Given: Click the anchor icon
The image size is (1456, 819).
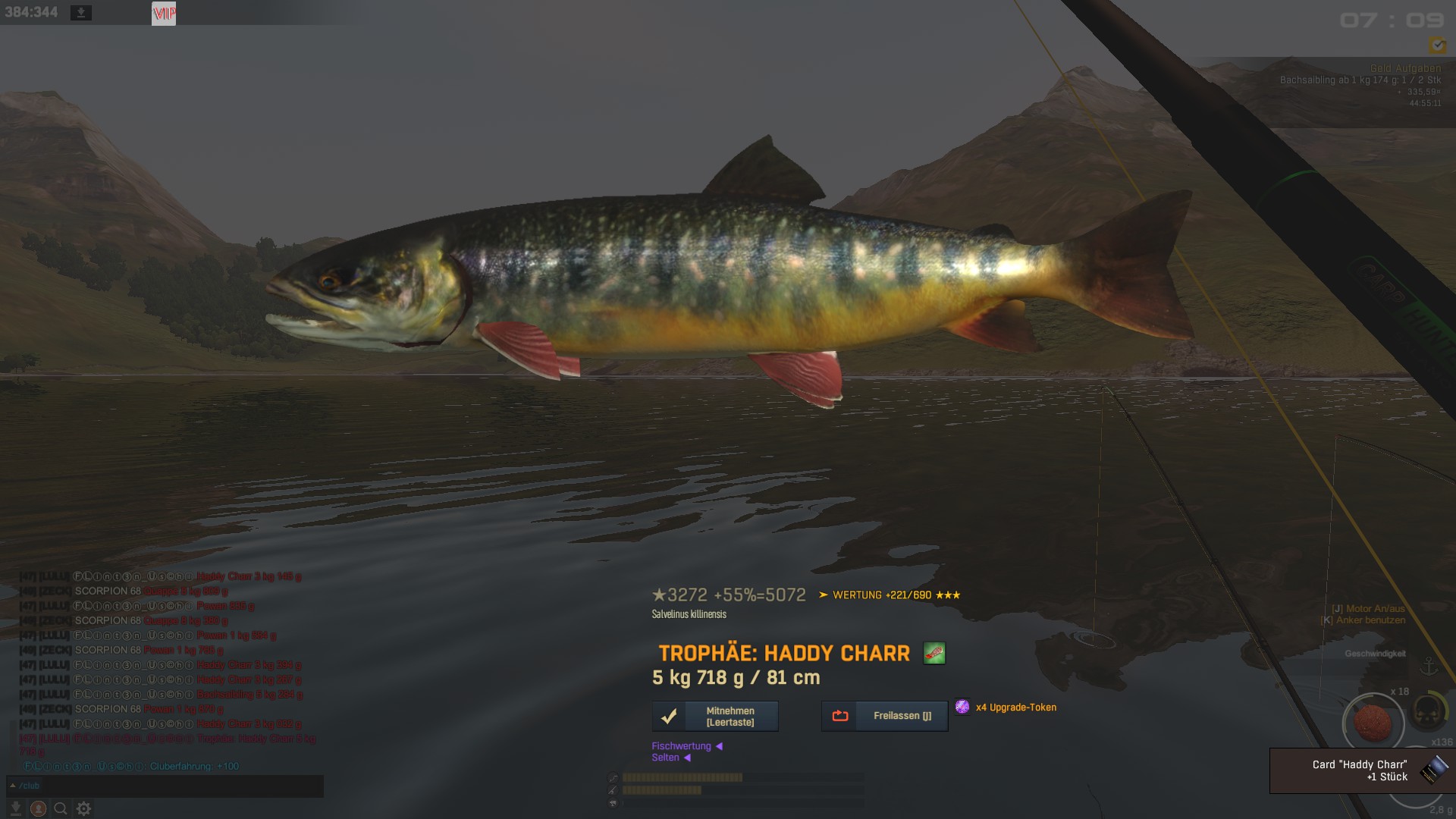Looking at the screenshot, I should tap(1429, 667).
